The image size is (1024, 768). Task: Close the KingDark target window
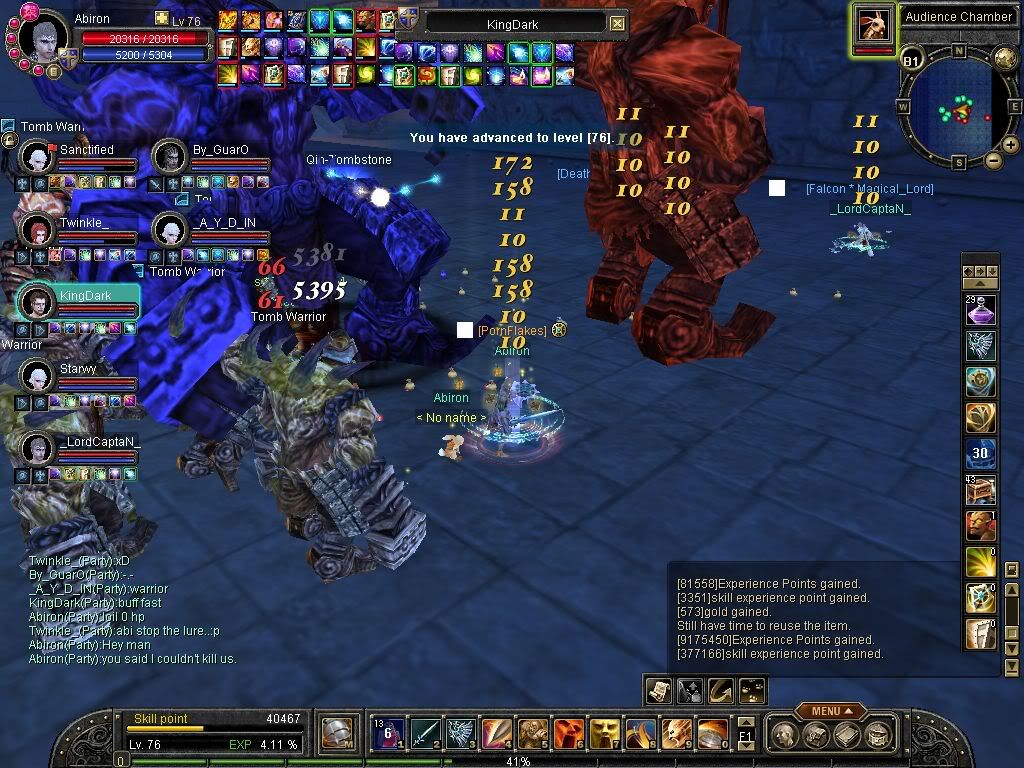point(617,23)
